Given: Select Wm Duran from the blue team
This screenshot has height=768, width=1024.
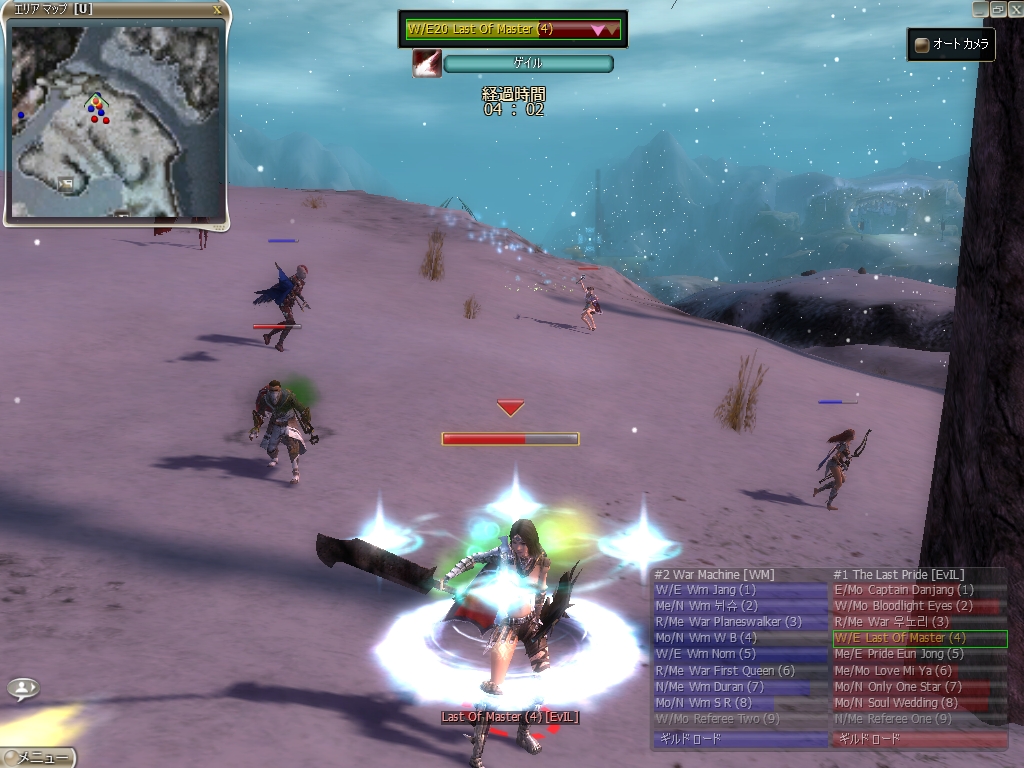Looking at the screenshot, I should point(740,686).
